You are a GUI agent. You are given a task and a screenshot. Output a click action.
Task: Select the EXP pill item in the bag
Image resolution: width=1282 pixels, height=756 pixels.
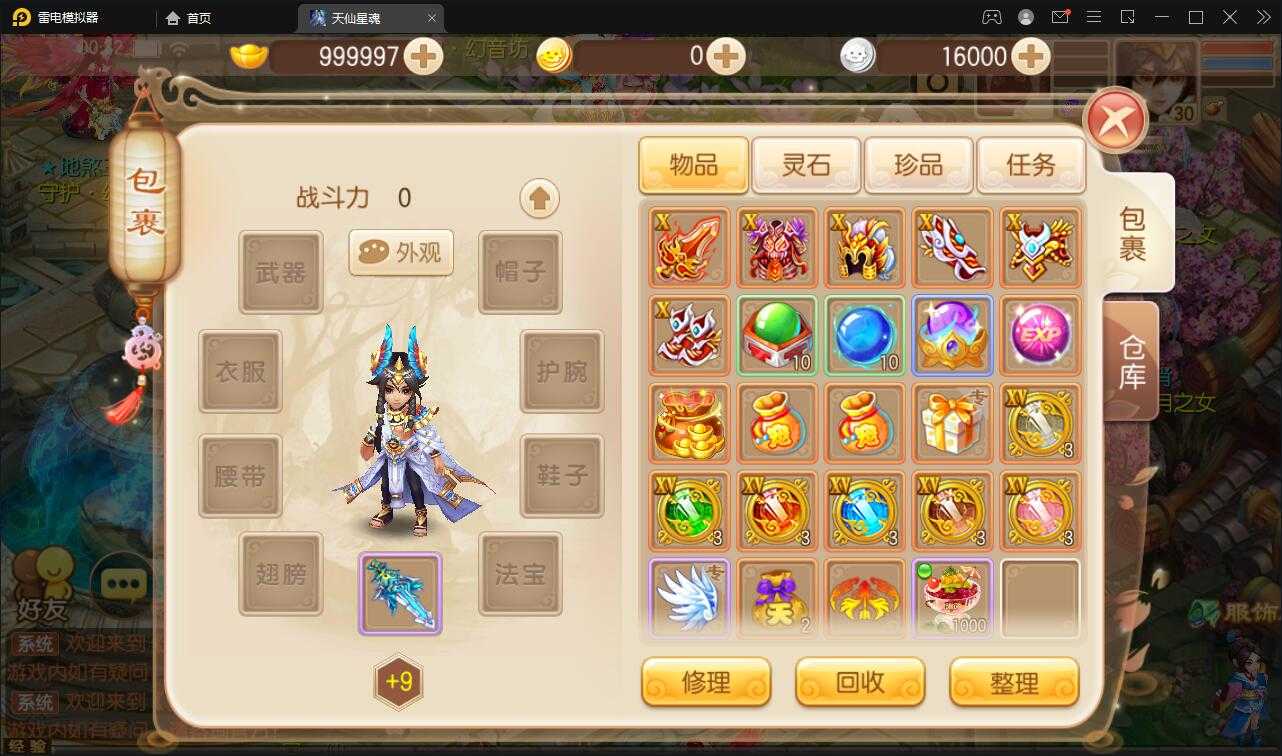pyautogui.click(x=1040, y=335)
